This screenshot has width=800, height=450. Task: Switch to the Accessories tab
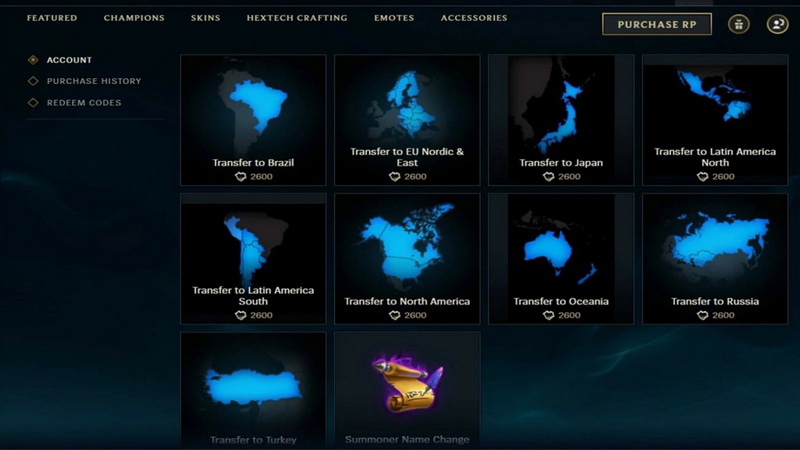[x=474, y=18]
